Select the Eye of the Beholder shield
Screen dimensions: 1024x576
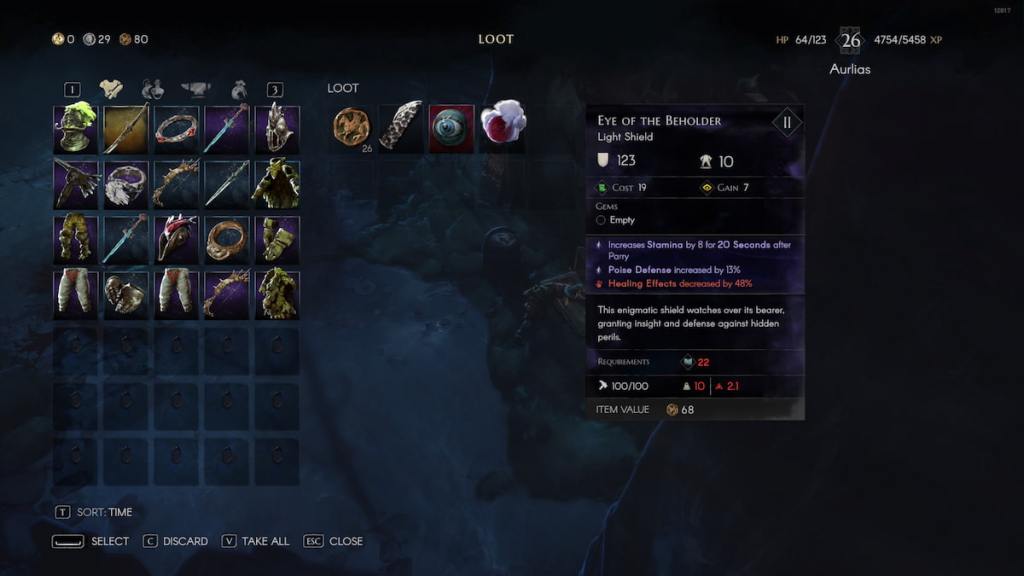pos(451,128)
